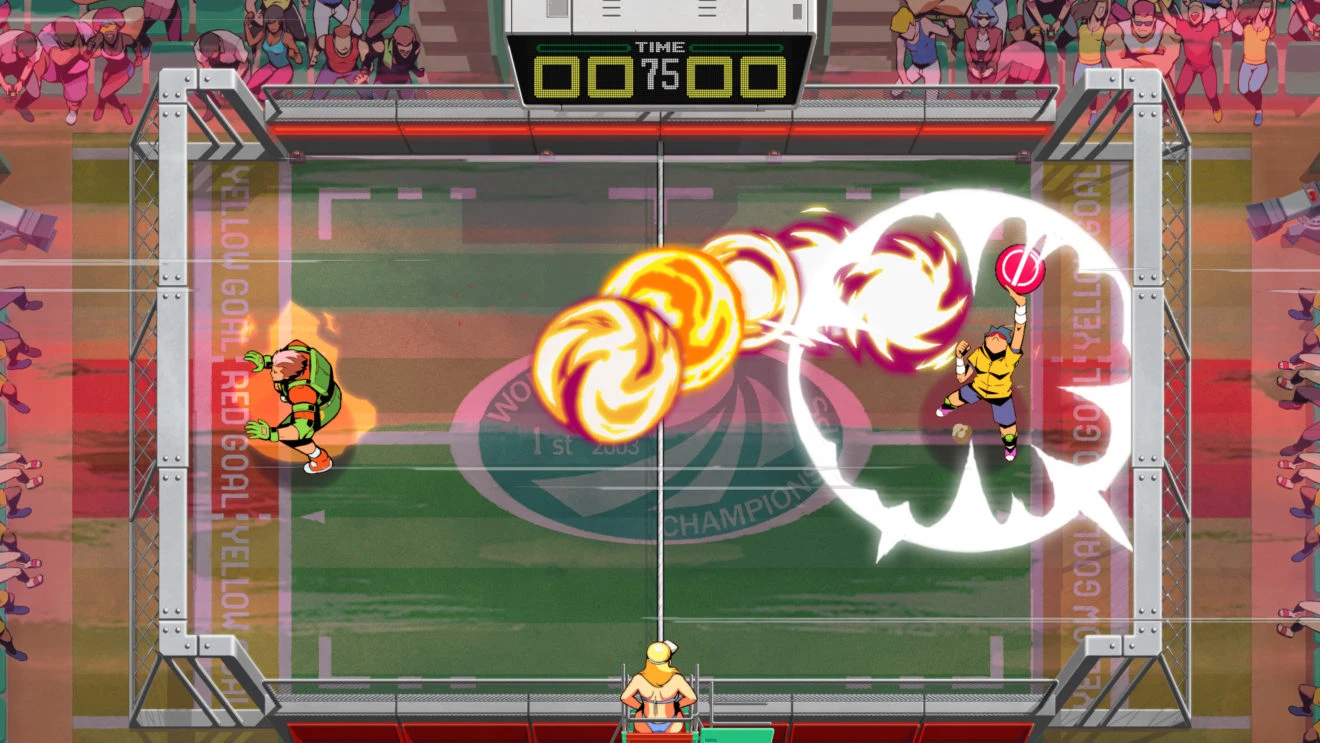The image size is (1320, 743).
Task: Click the referee seated at the bottom
Action: (x=660, y=690)
